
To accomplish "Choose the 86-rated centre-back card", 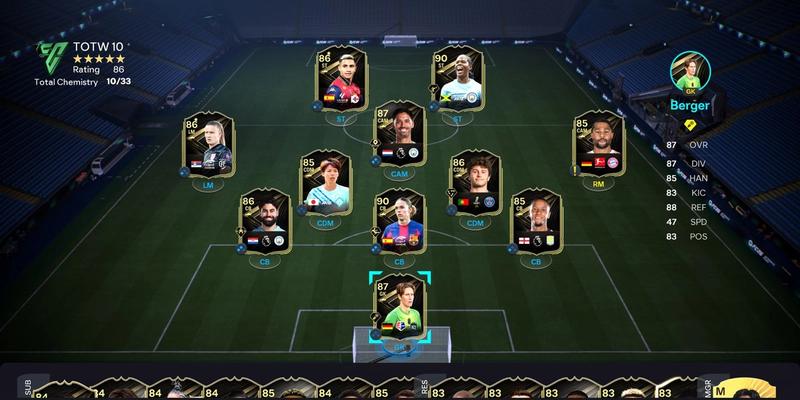I will pos(264,222).
